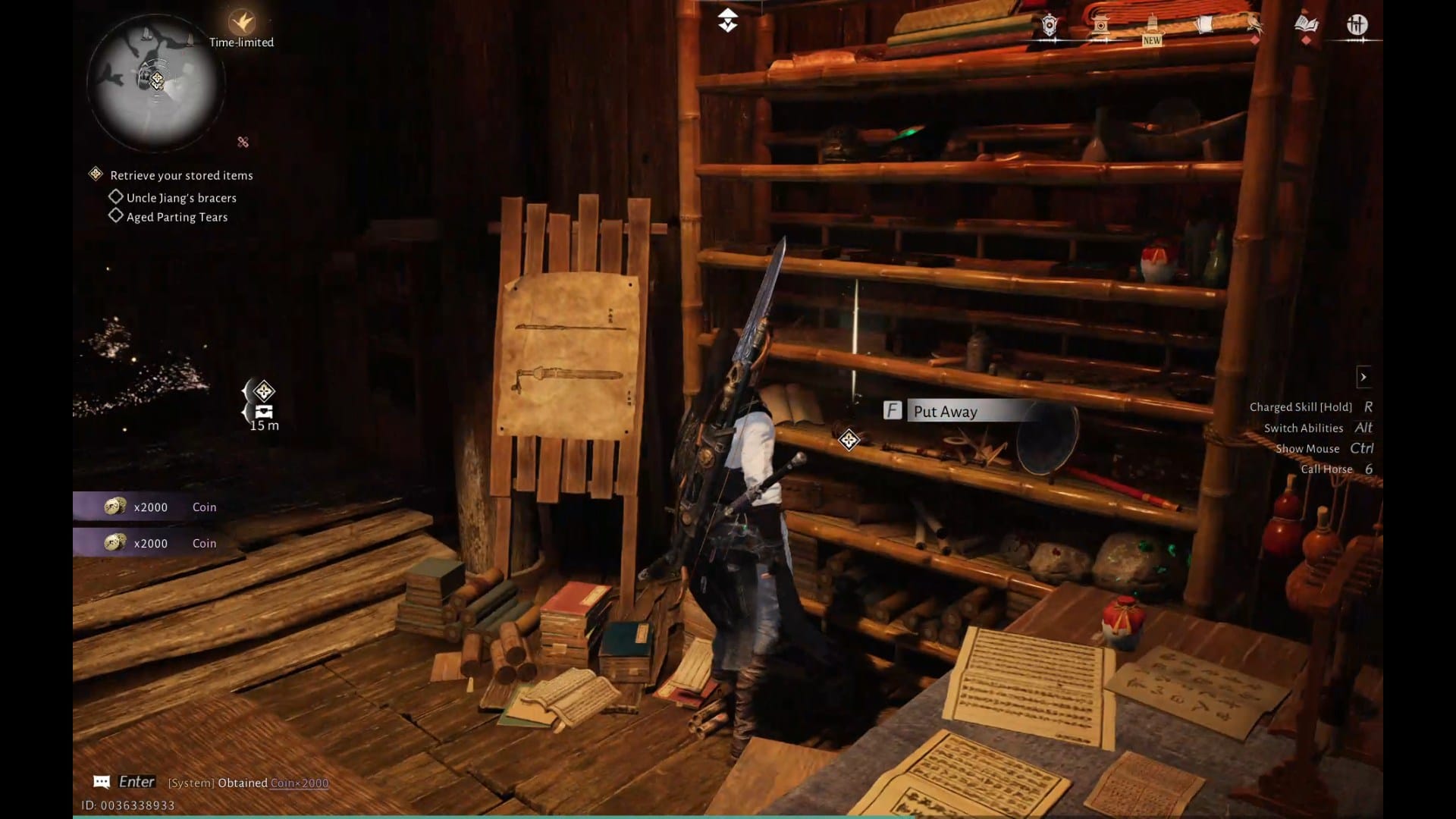Open the pagoda-roof shop icon
This screenshot has width=1456, height=819.
point(1101,26)
